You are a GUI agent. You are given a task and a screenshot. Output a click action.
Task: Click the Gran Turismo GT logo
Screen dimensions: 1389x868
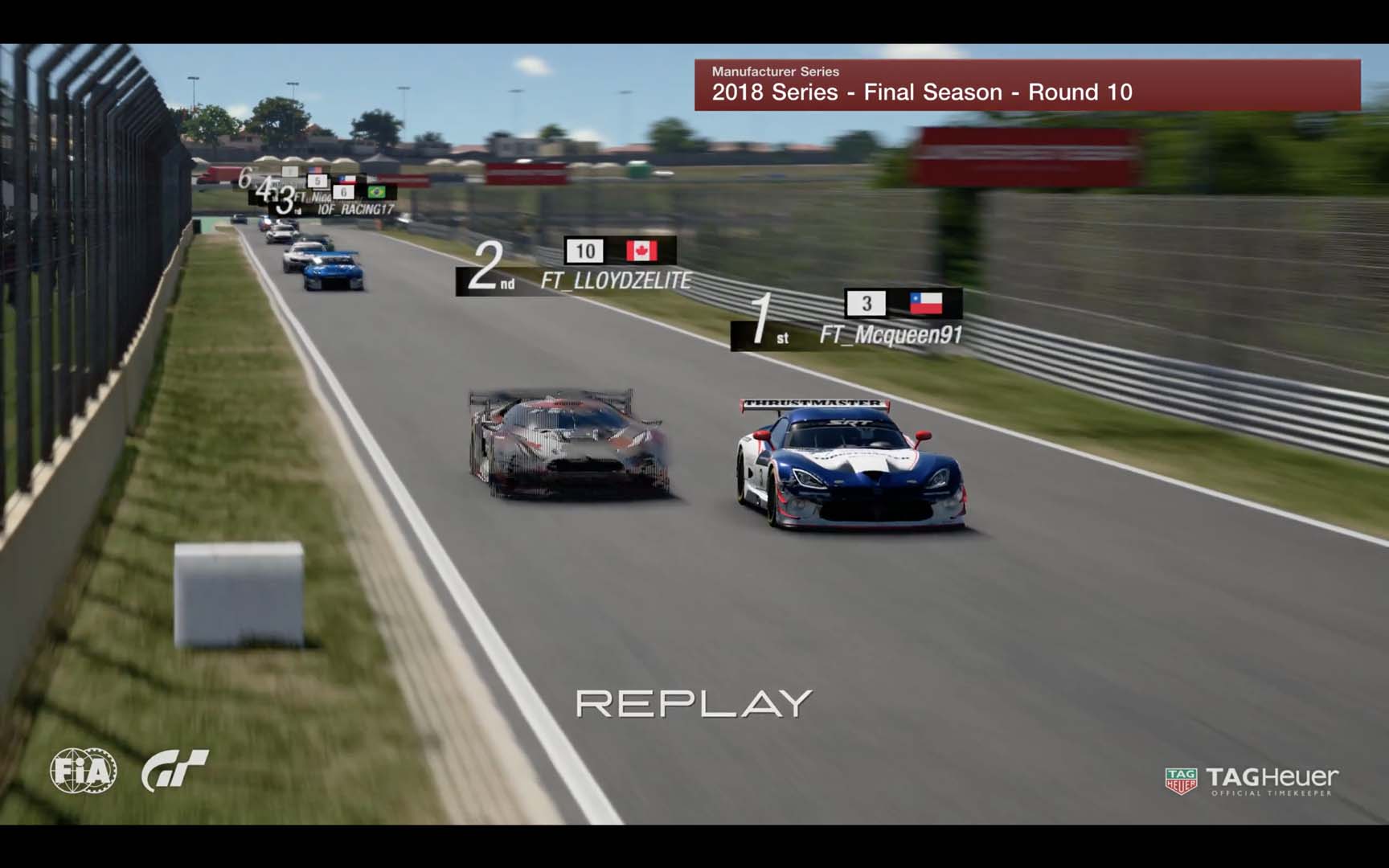[174, 770]
